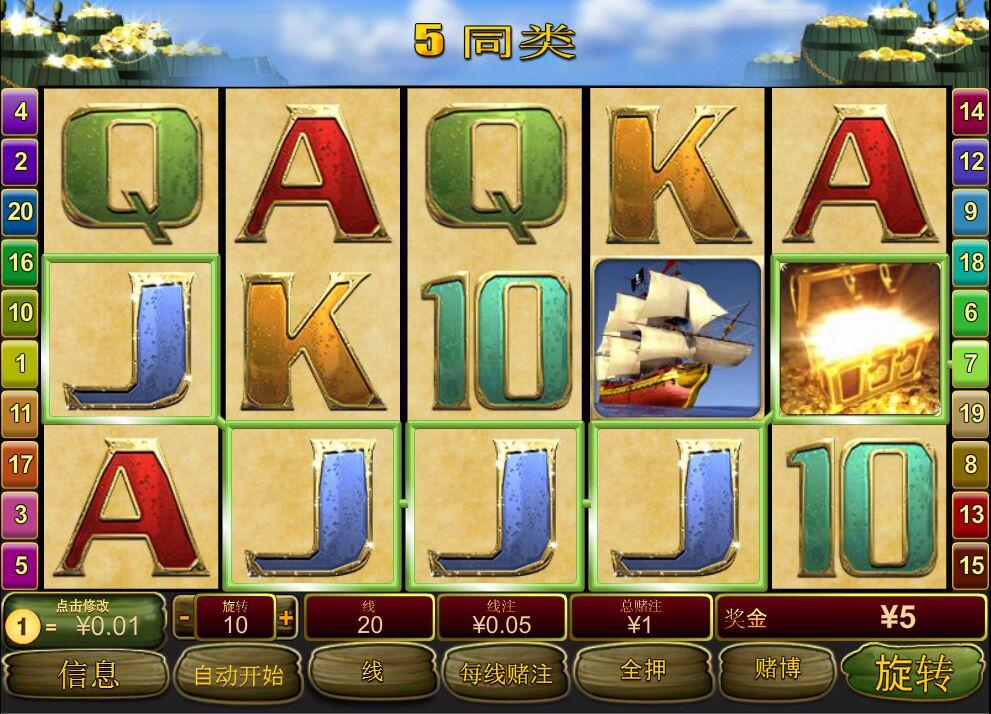The width and height of the screenshot is (991, 714).
Task: Select payline number 15 marker
Action: [x=970, y=565]
